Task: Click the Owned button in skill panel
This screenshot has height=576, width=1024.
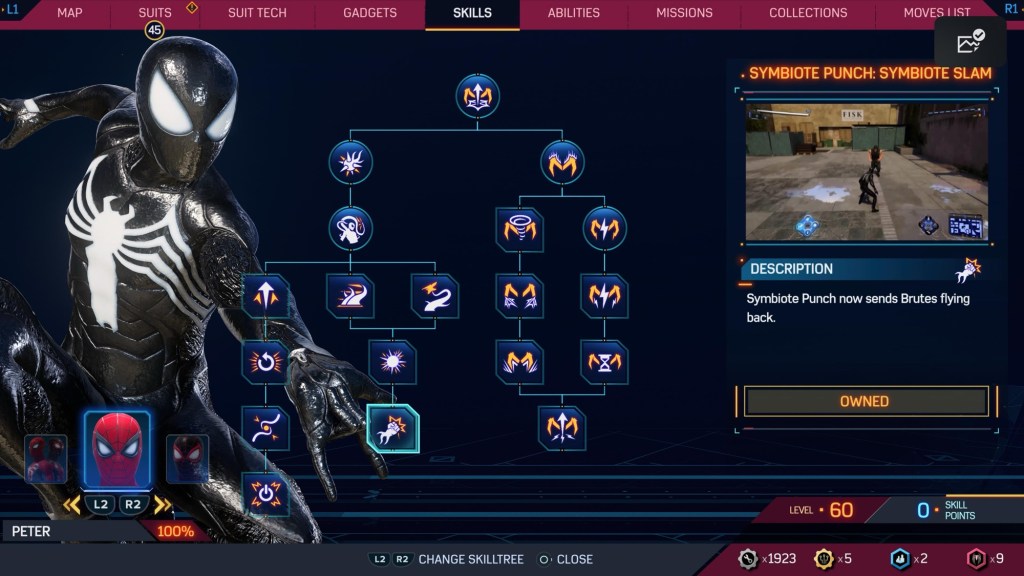Action: pos(865,401)
